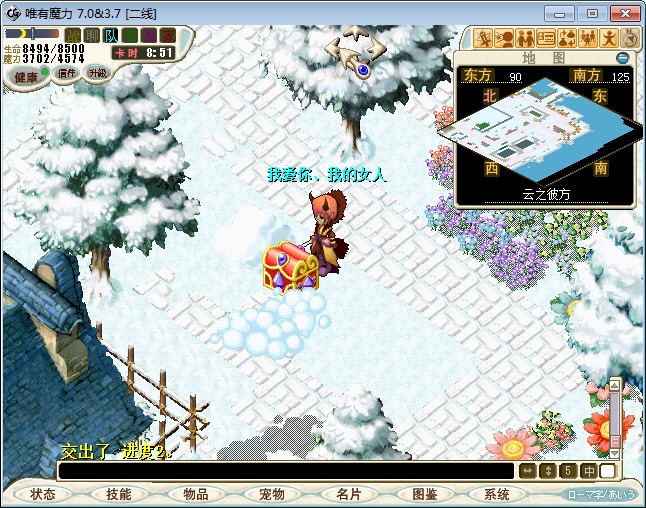Click the 升级 level-up button

(97, 73)
